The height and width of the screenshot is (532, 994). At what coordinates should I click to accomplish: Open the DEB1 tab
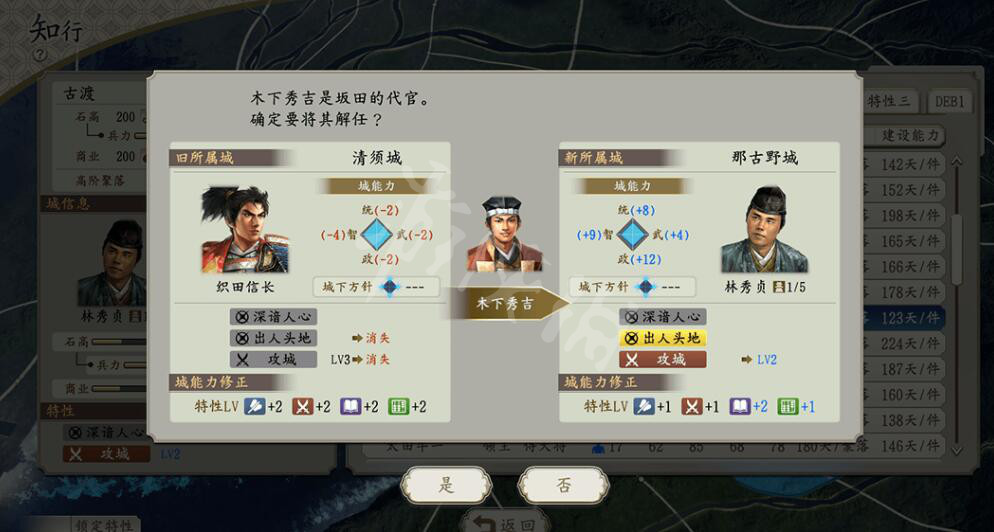(x=948, y=101)
